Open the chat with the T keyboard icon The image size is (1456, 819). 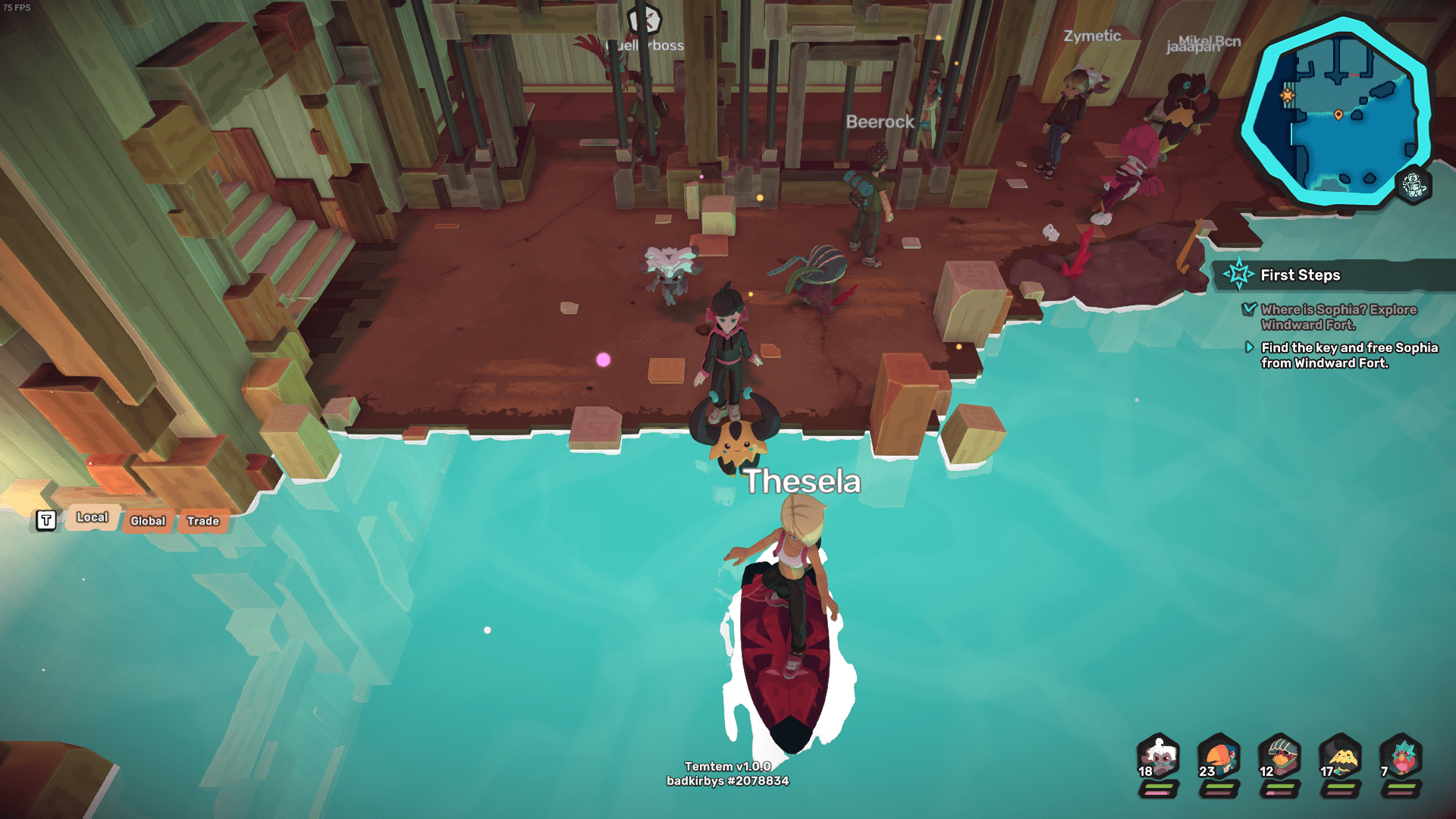pos(45,519)
